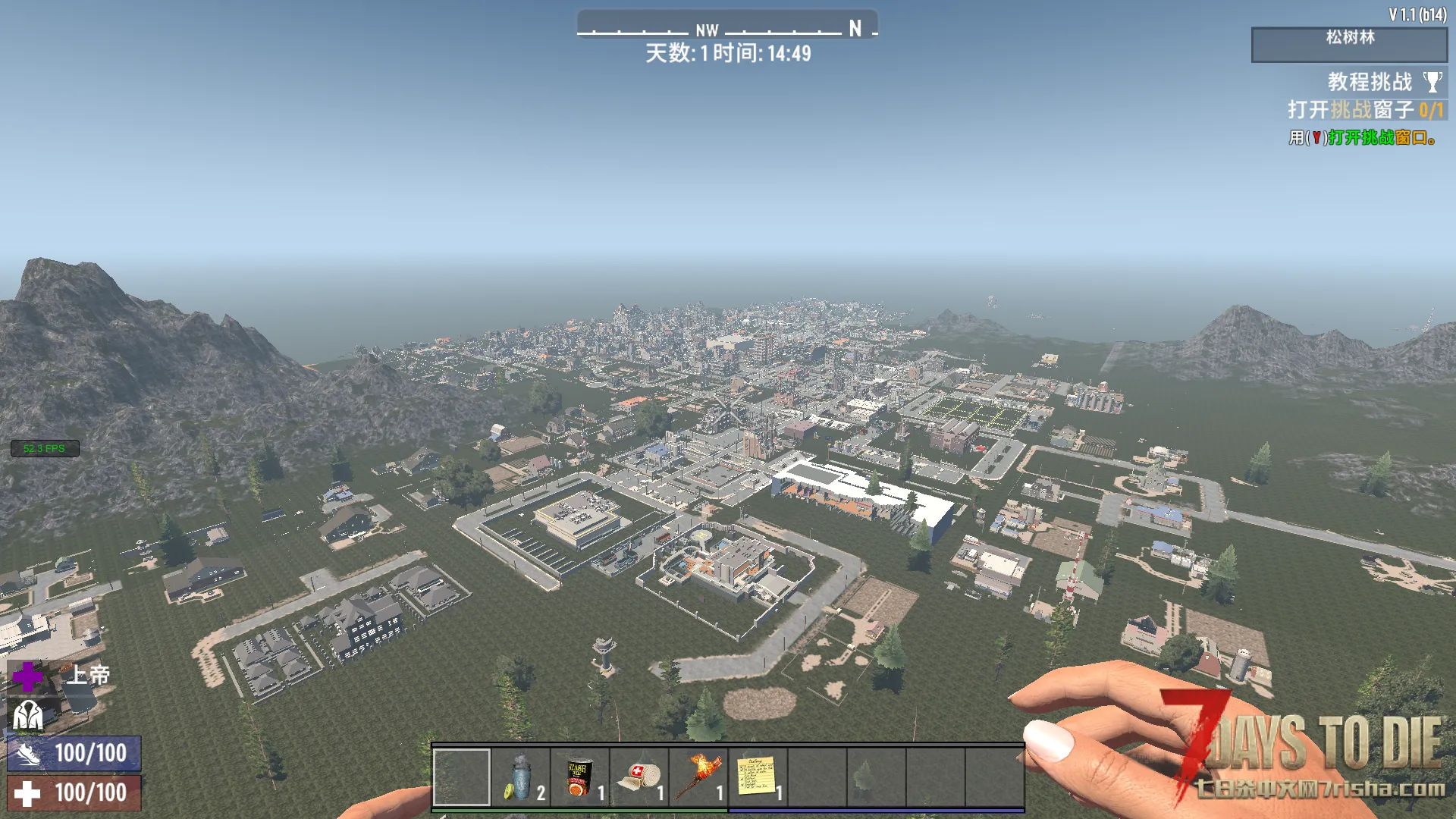Pick the yellow challenge note slot

point(758,777)
